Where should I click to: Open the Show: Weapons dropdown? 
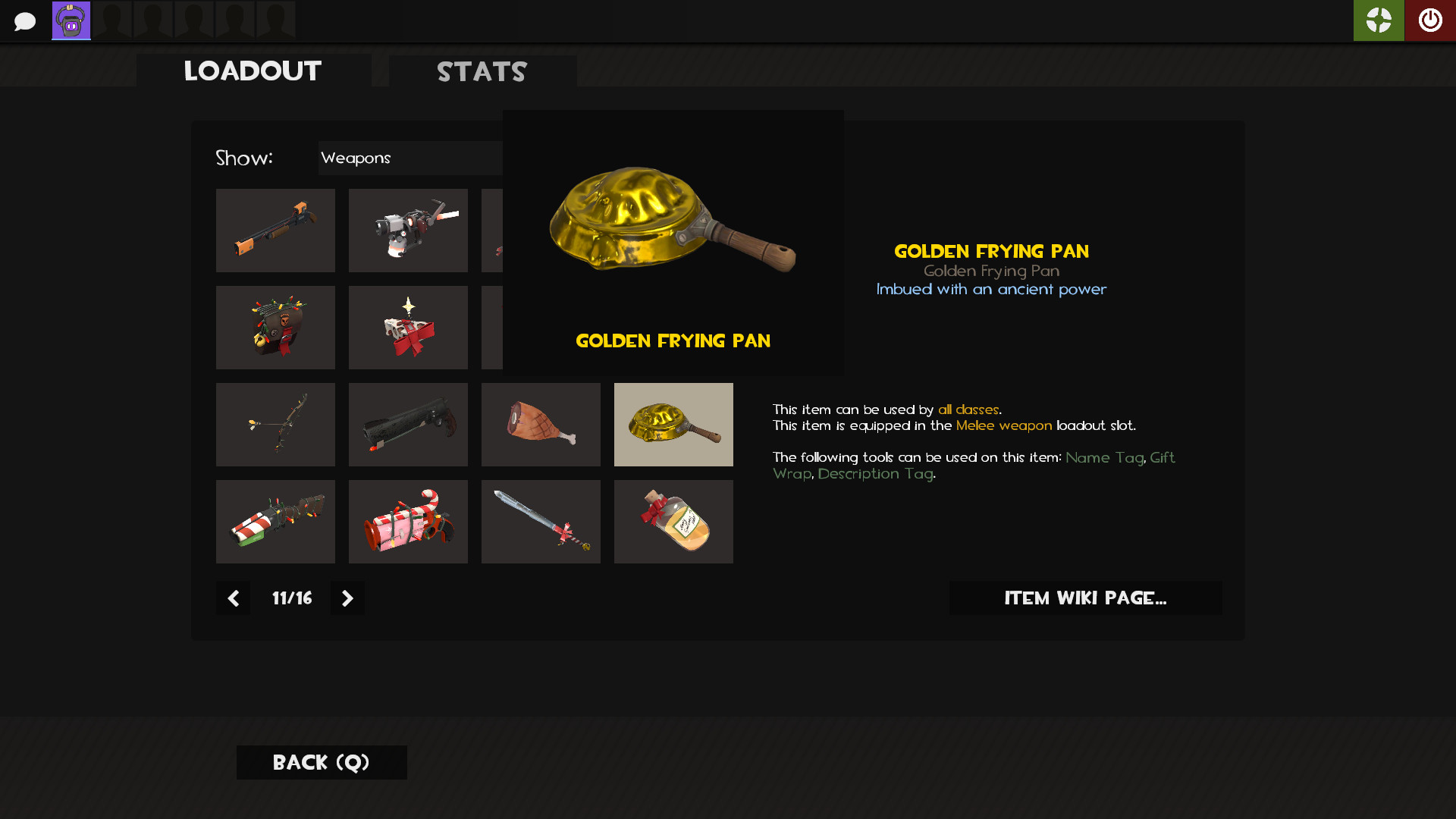pos(409,158)
